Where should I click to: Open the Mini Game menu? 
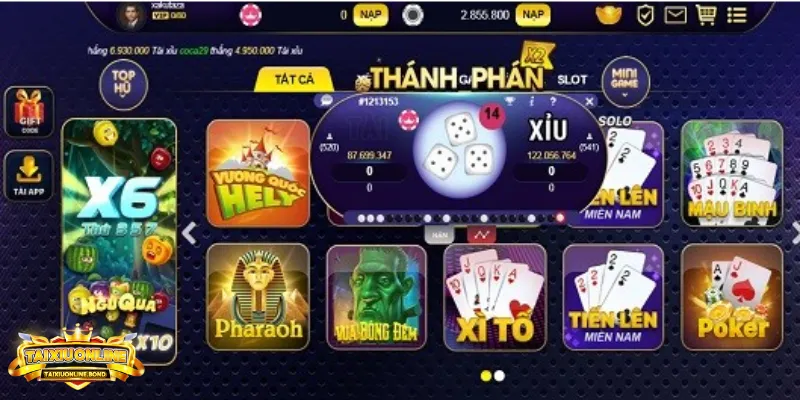tap(625, 81)
